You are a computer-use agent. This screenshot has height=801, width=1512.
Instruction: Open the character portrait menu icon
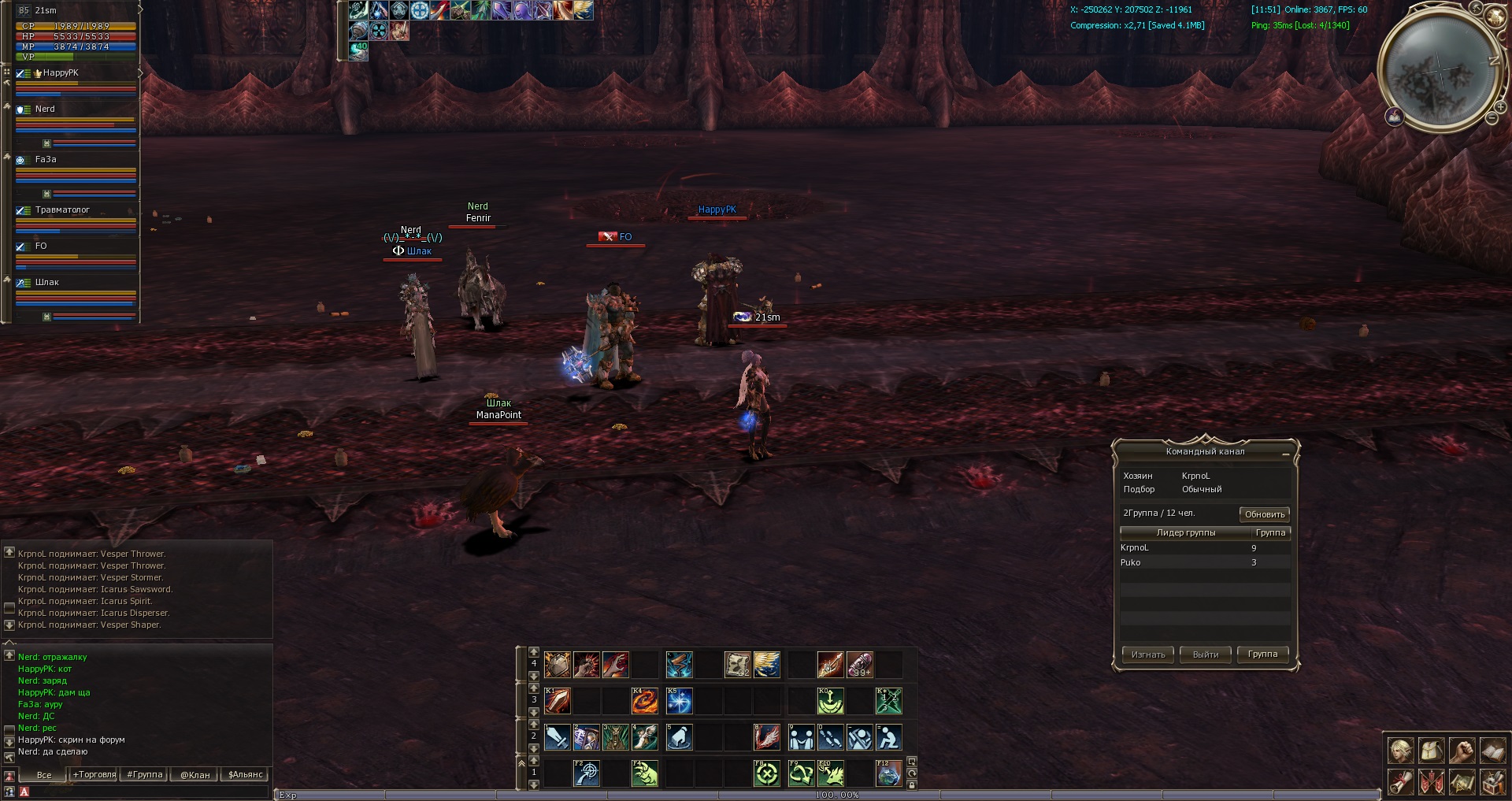point(1400,751)
